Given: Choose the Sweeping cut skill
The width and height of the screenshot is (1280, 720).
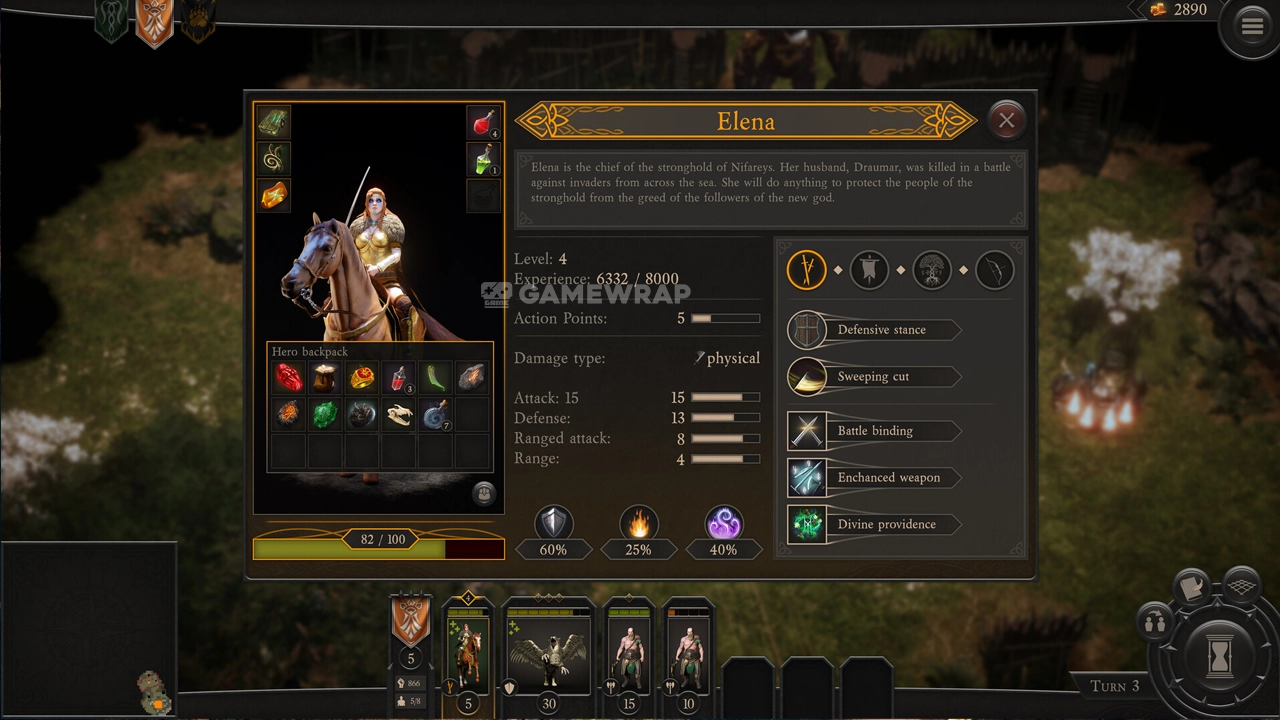Looking at the screenshot, I should (873, 377).
